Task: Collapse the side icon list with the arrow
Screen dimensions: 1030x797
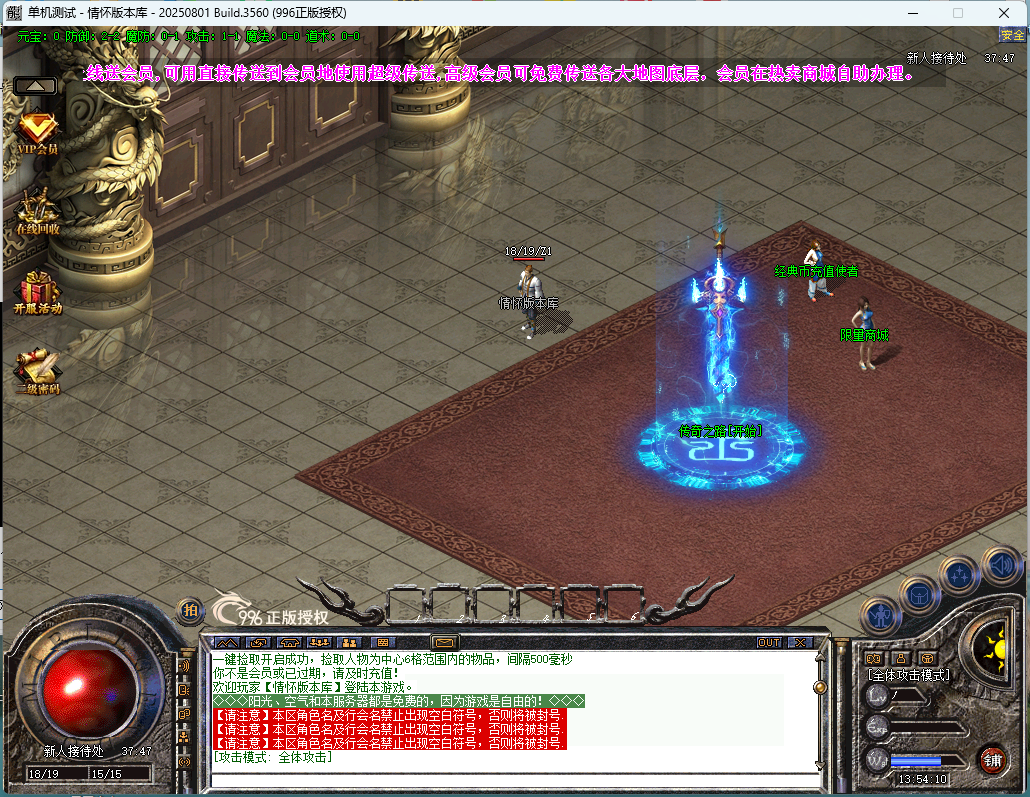Action: pyautogui.click(x=36, y=86)
